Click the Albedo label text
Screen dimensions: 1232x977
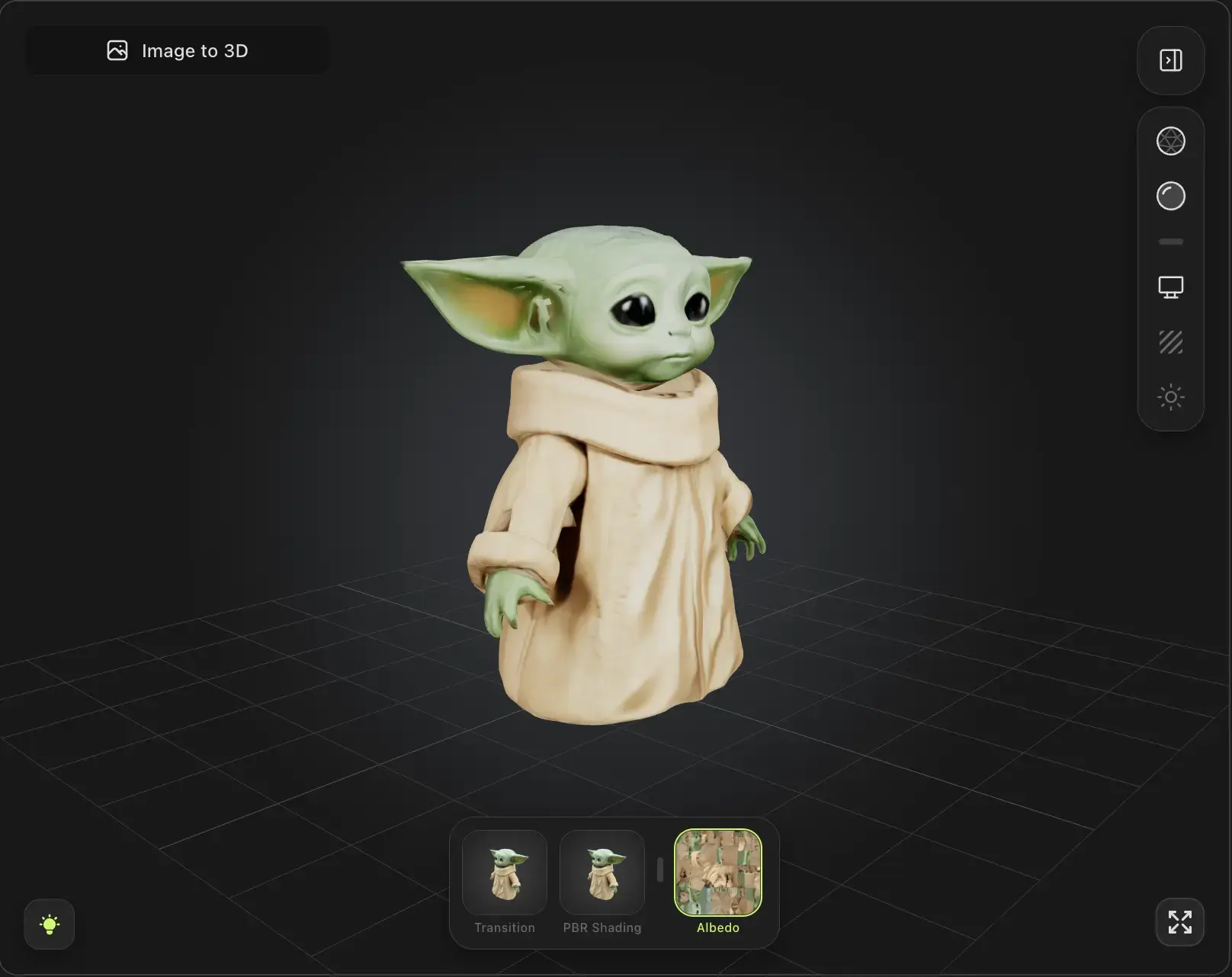(x=717, y=927)
